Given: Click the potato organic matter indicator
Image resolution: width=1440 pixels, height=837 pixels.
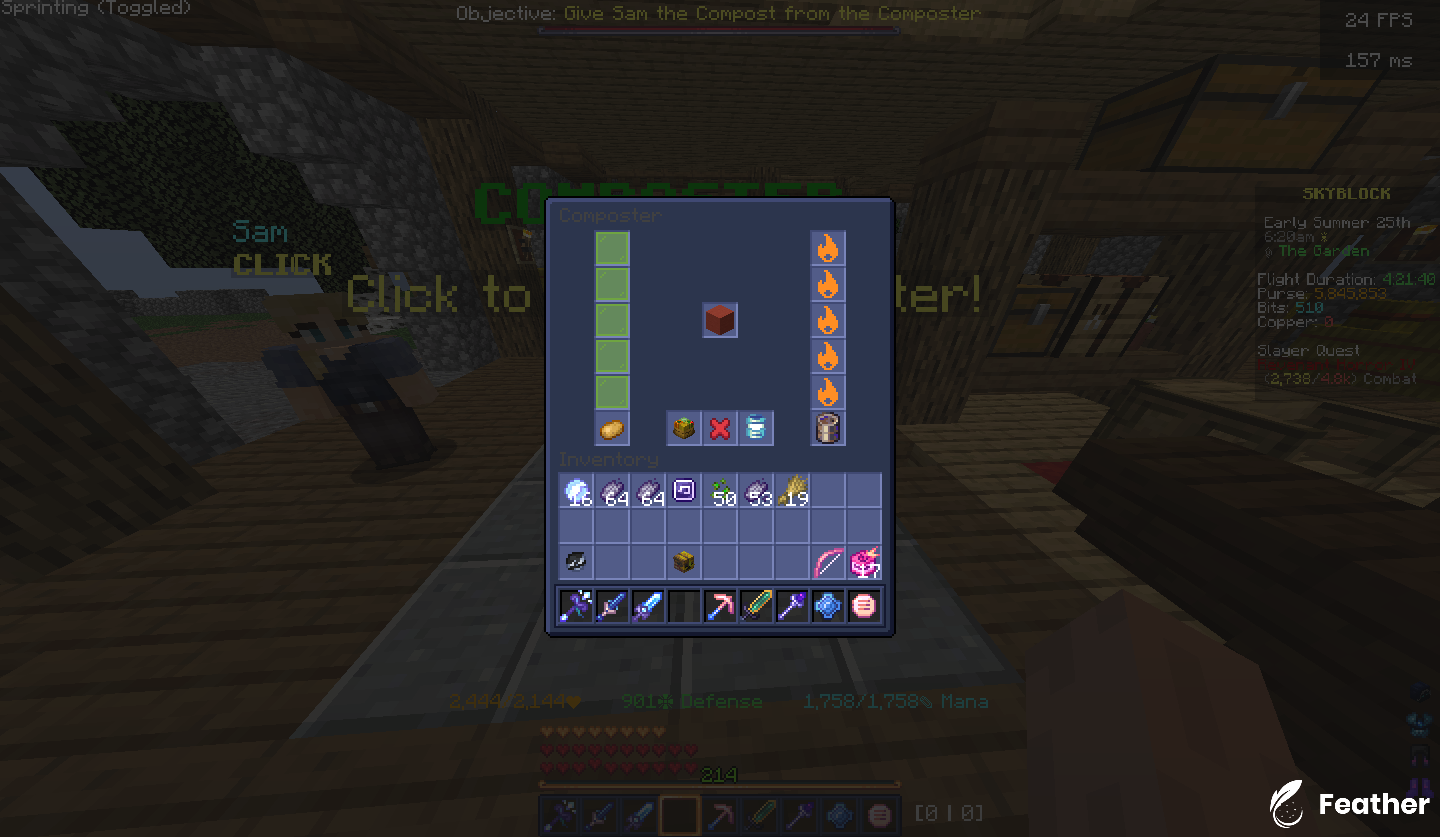Looking at the screenshot, I should pos(611,428).
